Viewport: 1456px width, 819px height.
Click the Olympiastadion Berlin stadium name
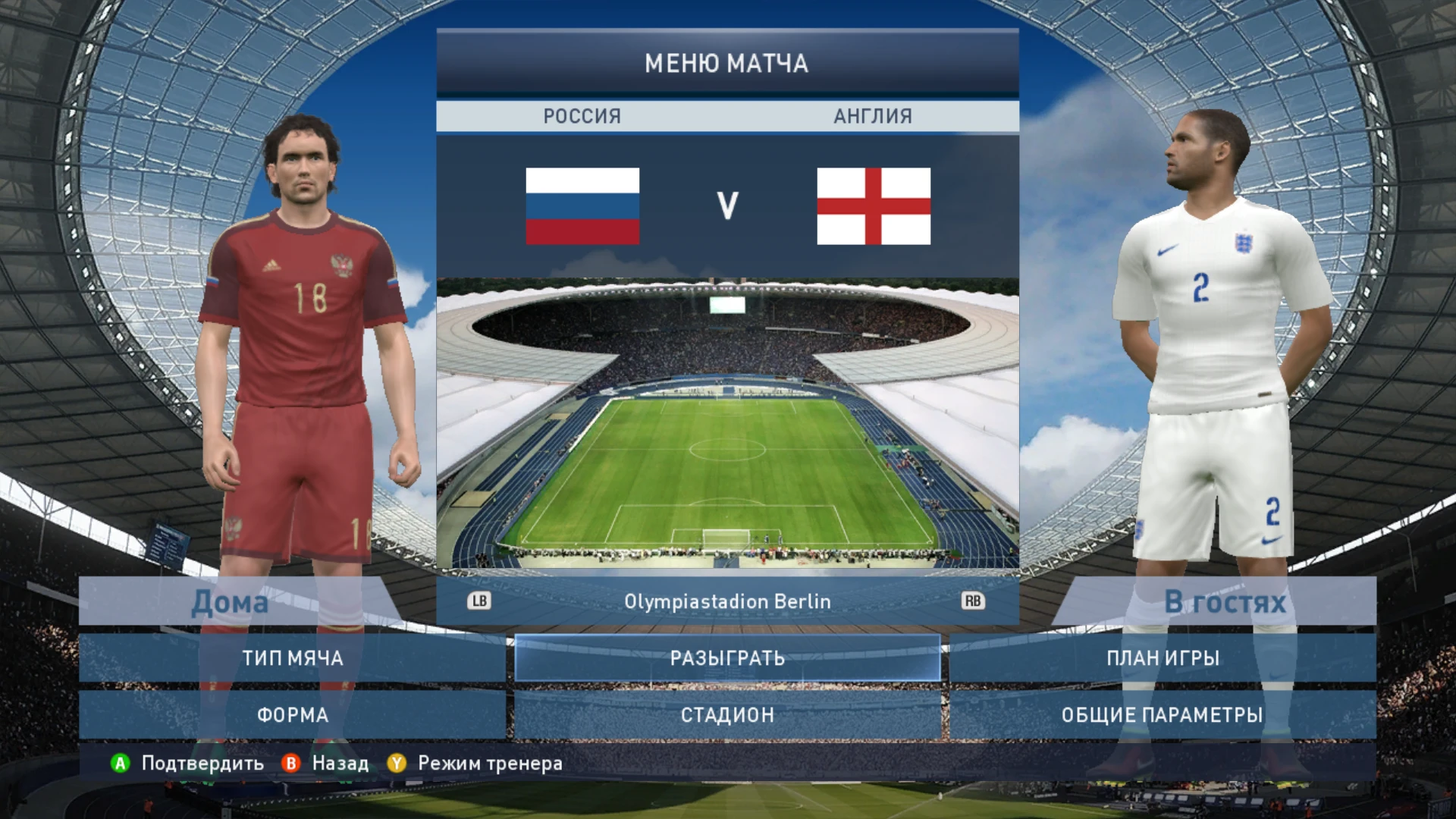(727, 601)
